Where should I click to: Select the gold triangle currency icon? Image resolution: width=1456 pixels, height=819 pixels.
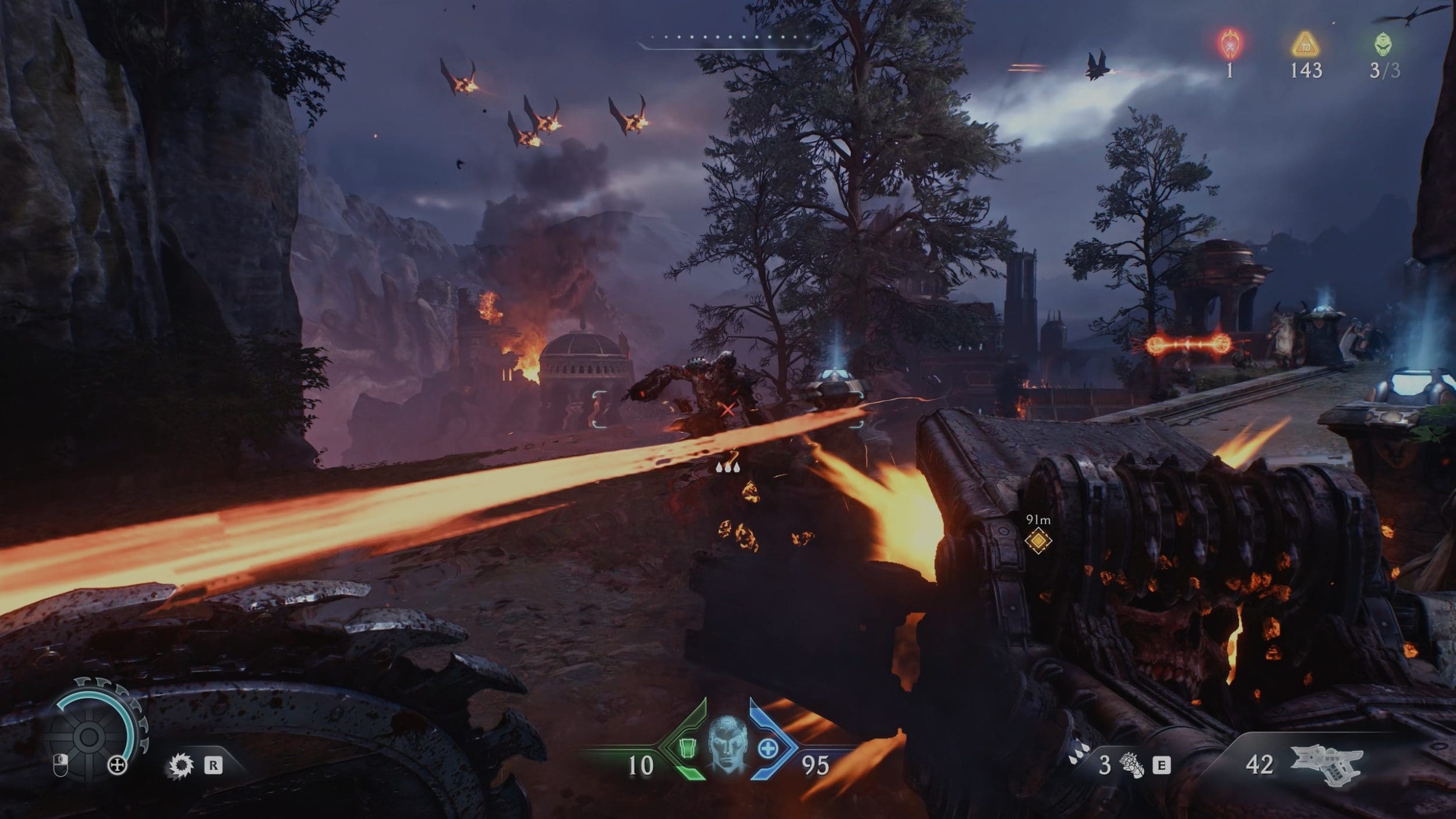[x=1305, y=45]
